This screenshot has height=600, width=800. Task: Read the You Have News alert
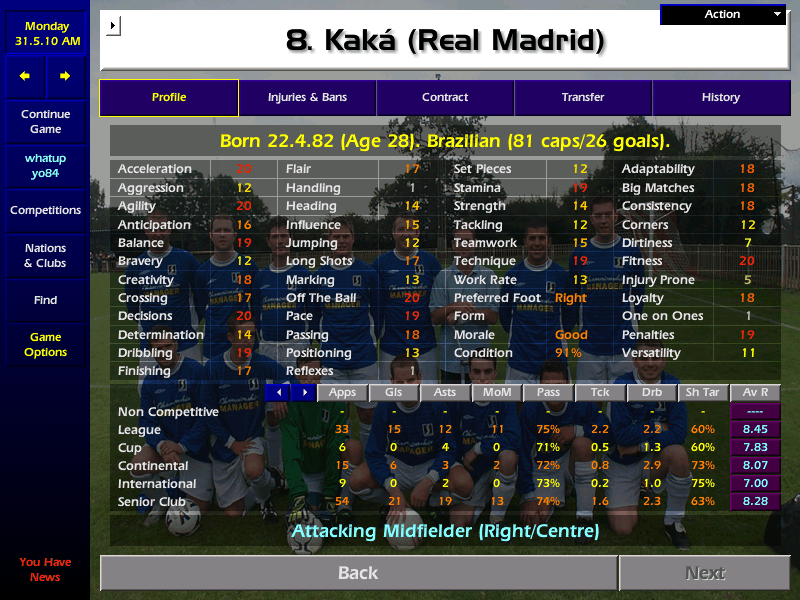45,570
